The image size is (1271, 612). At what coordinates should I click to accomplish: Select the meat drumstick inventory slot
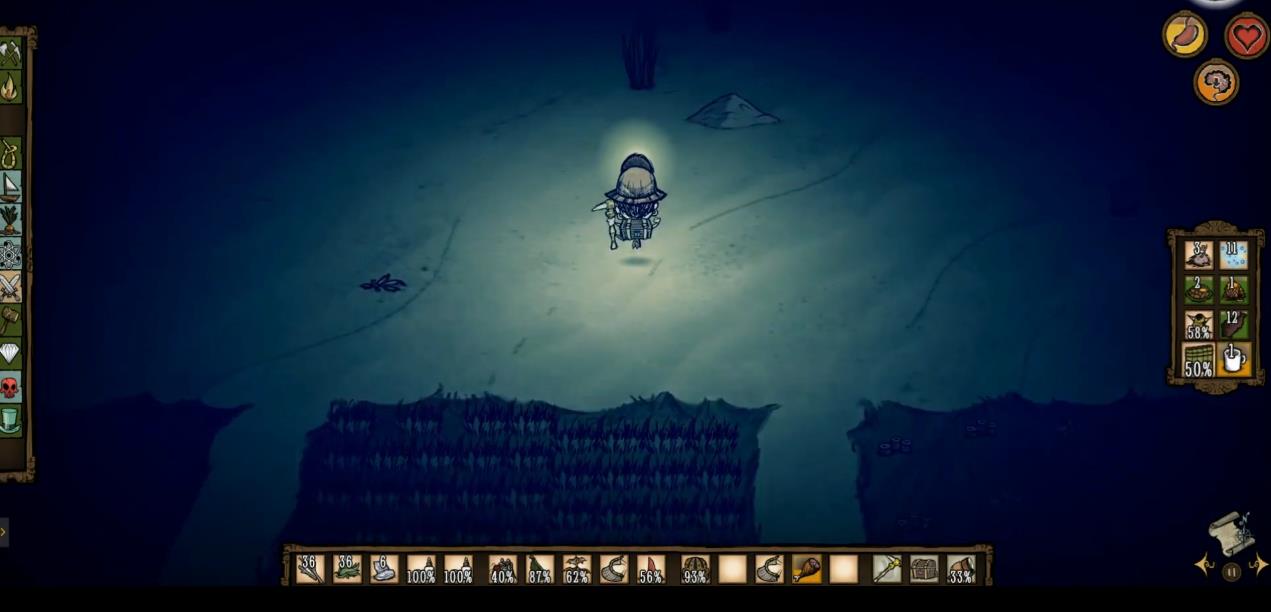point(806,569)
